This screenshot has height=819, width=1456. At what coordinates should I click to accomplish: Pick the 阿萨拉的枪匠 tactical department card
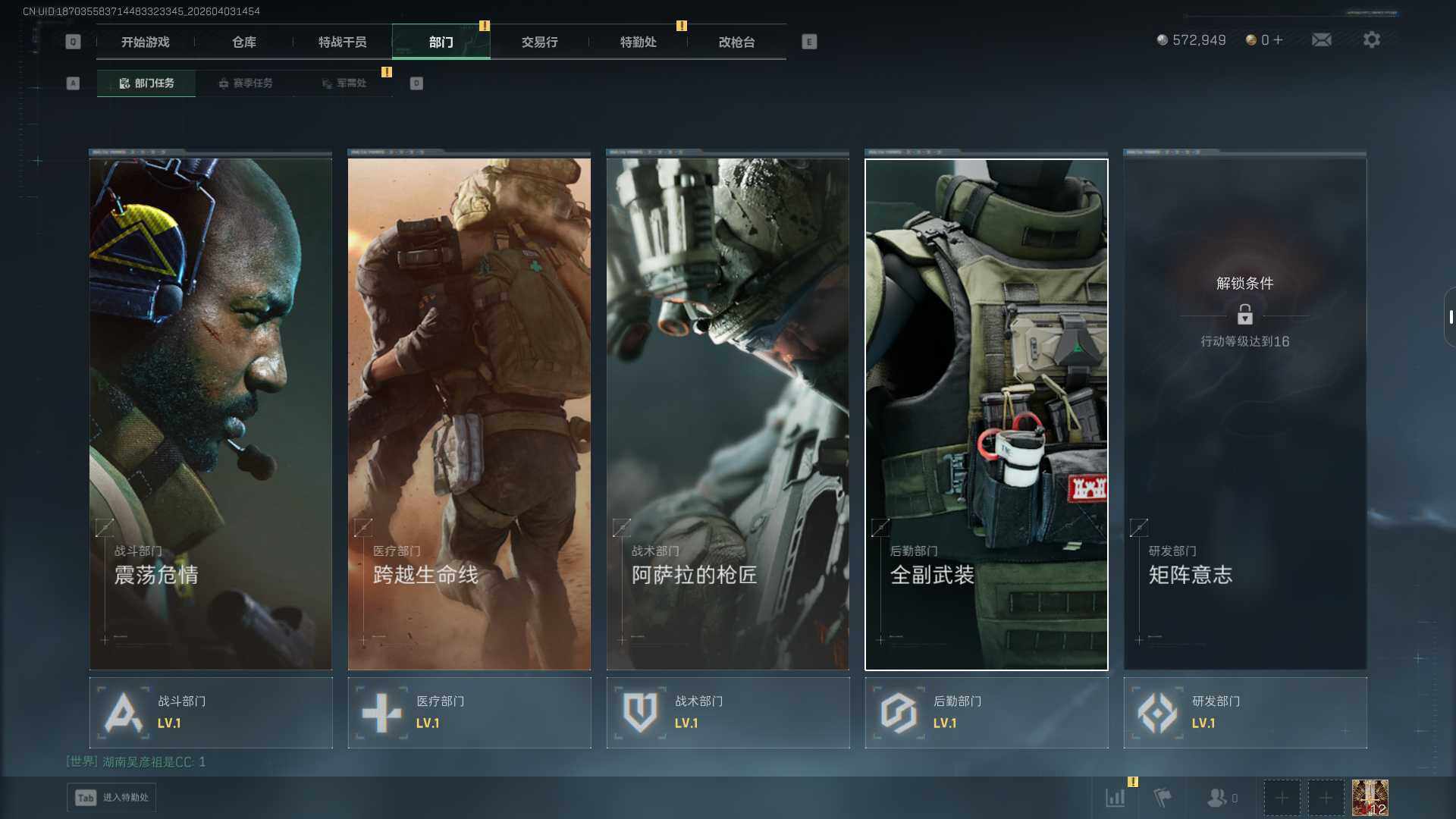728,413
